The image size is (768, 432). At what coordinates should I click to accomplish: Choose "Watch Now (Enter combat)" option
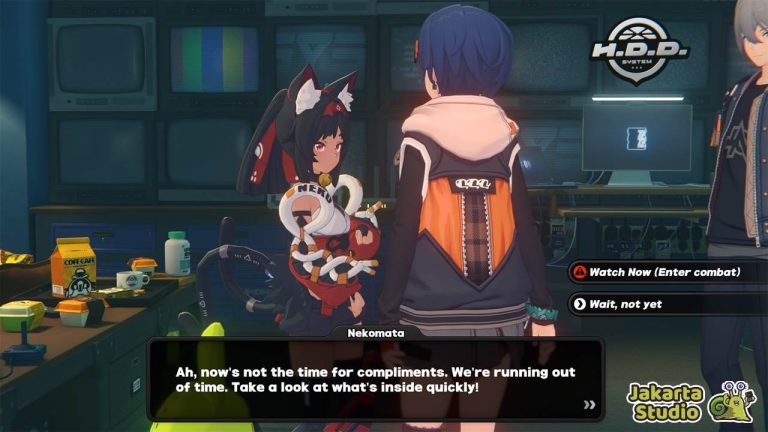coord(664,272)
